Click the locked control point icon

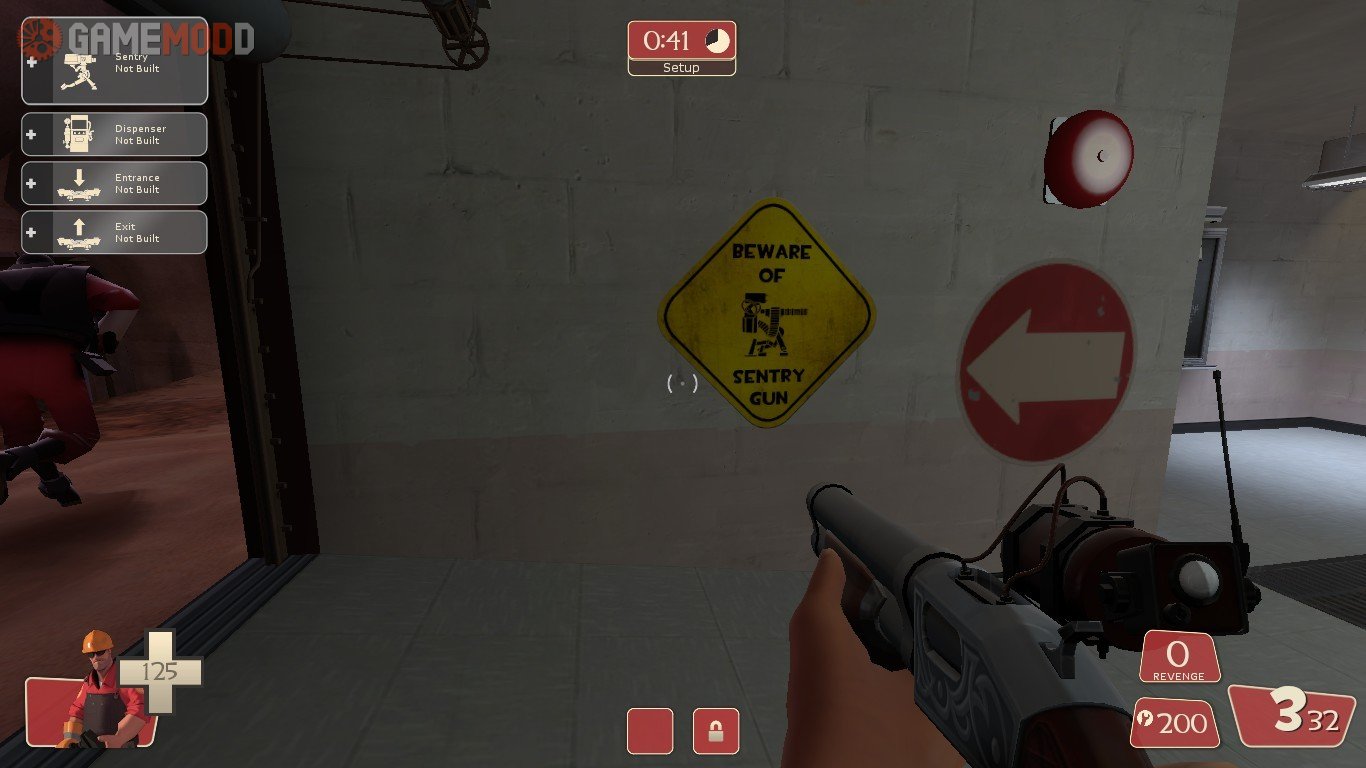(x=716, y=731)
